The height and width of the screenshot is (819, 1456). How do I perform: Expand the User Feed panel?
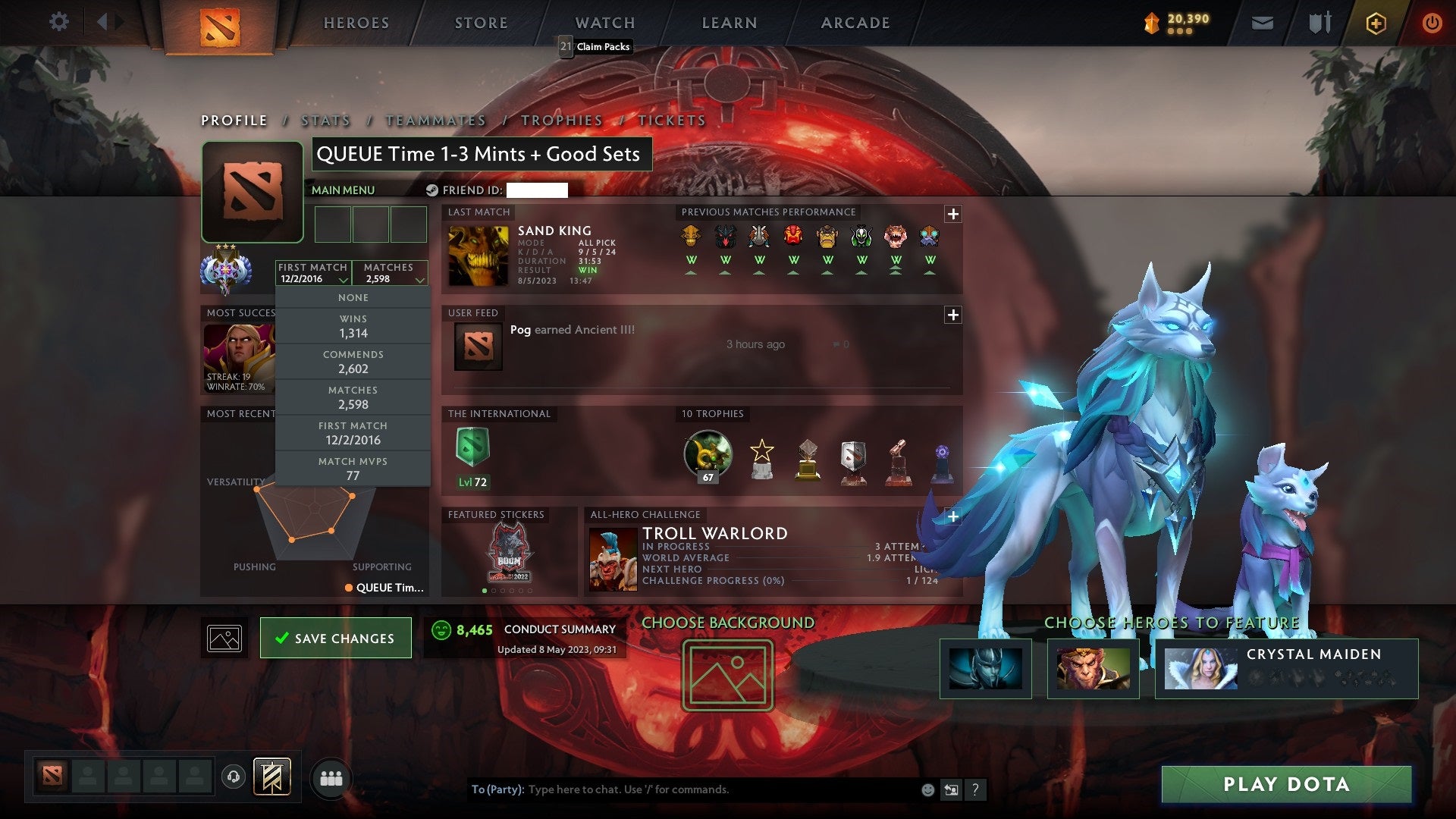point(954,312)
